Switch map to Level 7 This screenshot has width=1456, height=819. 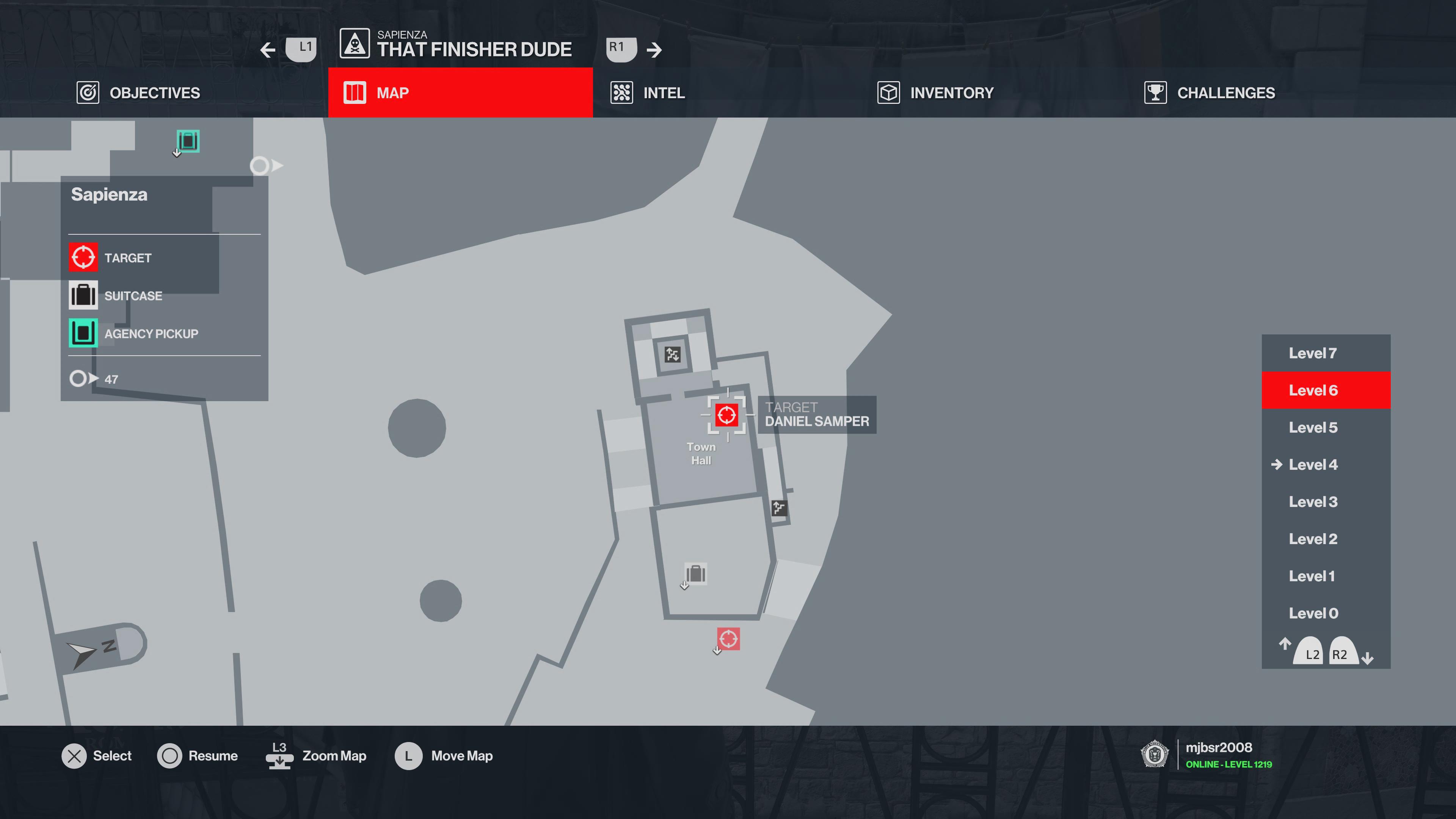1312,353
